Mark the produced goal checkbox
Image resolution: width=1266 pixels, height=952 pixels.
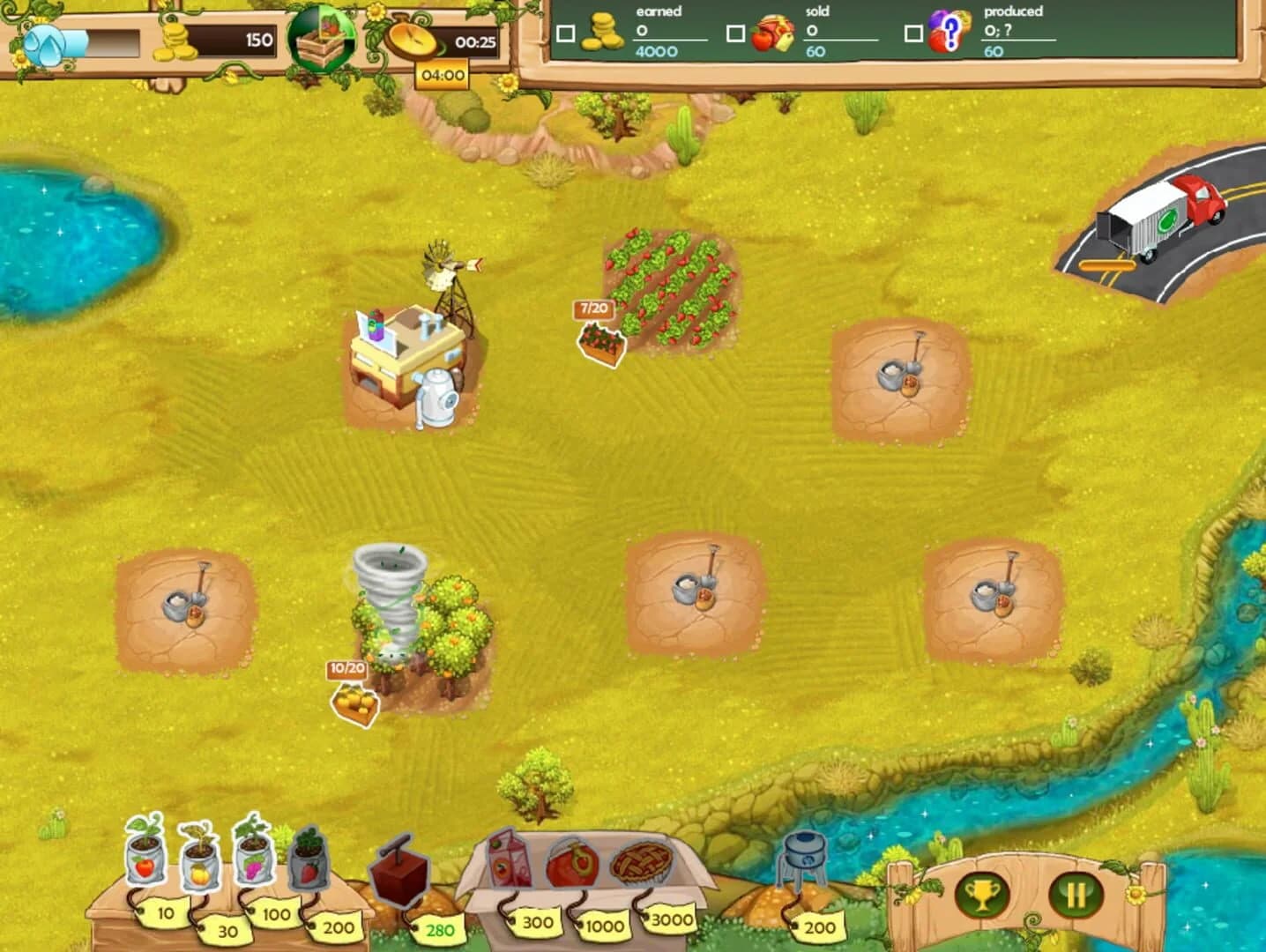pos(914,33)
